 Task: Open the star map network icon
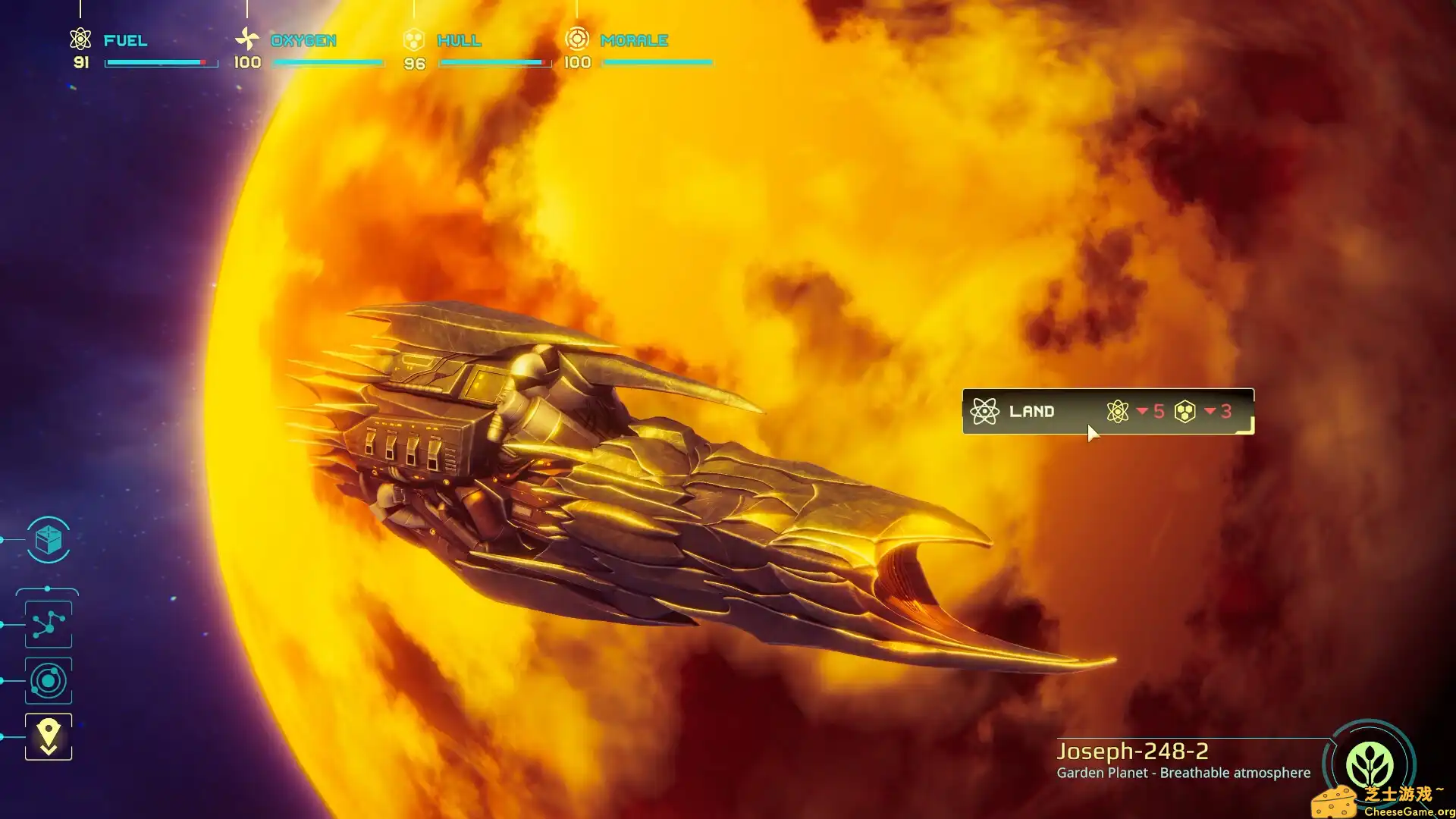[49, 624]
